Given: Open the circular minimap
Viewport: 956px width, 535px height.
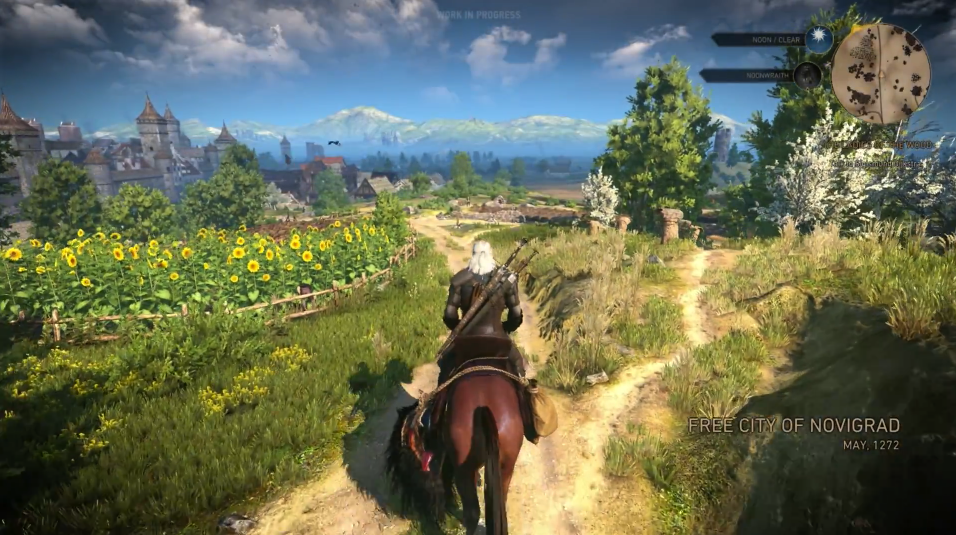Looking at the screenshot, I should tap(881, 73).
